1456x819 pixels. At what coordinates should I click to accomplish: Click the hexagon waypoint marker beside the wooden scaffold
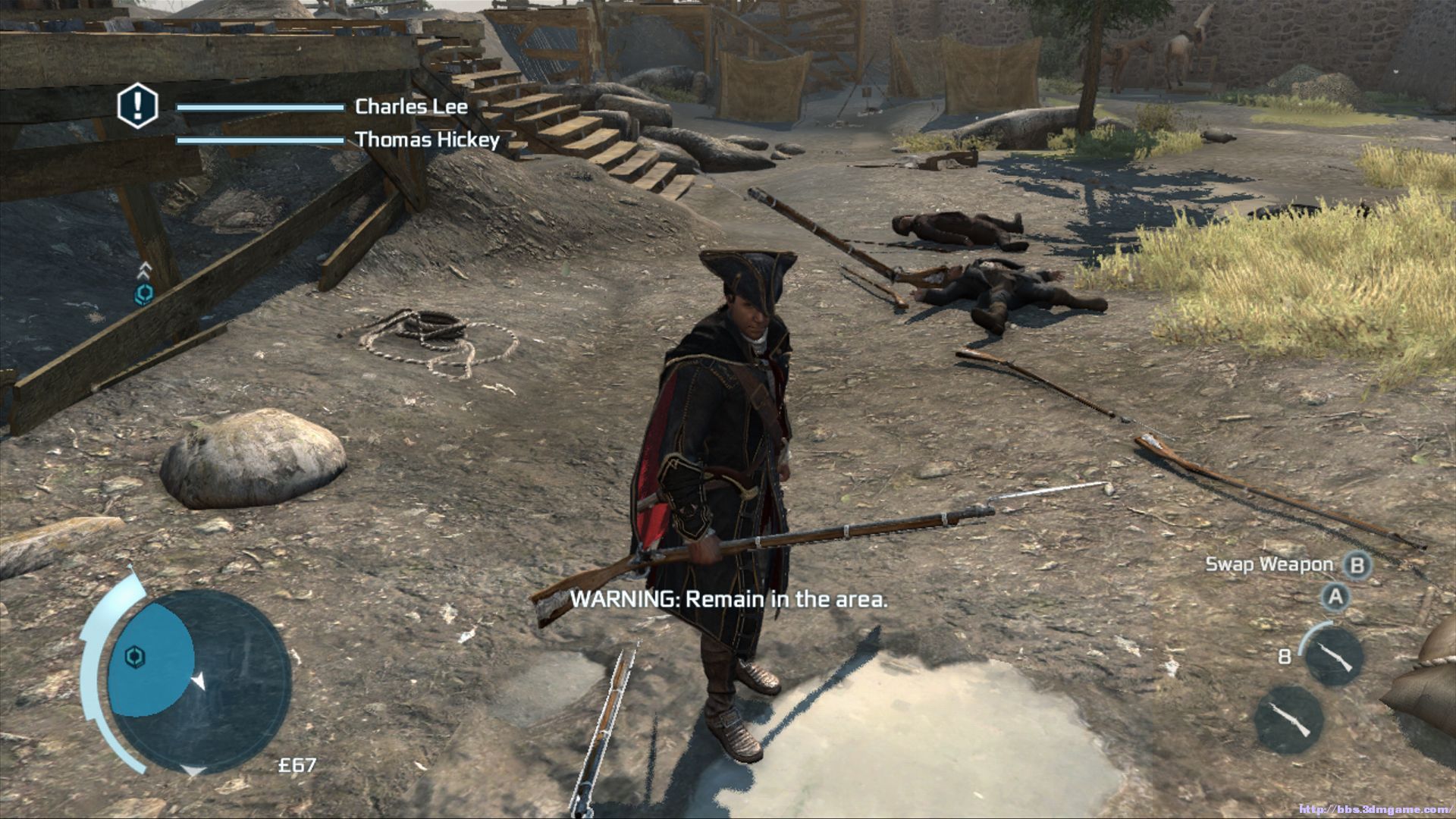pyautogui.click(x=143, y=294)
